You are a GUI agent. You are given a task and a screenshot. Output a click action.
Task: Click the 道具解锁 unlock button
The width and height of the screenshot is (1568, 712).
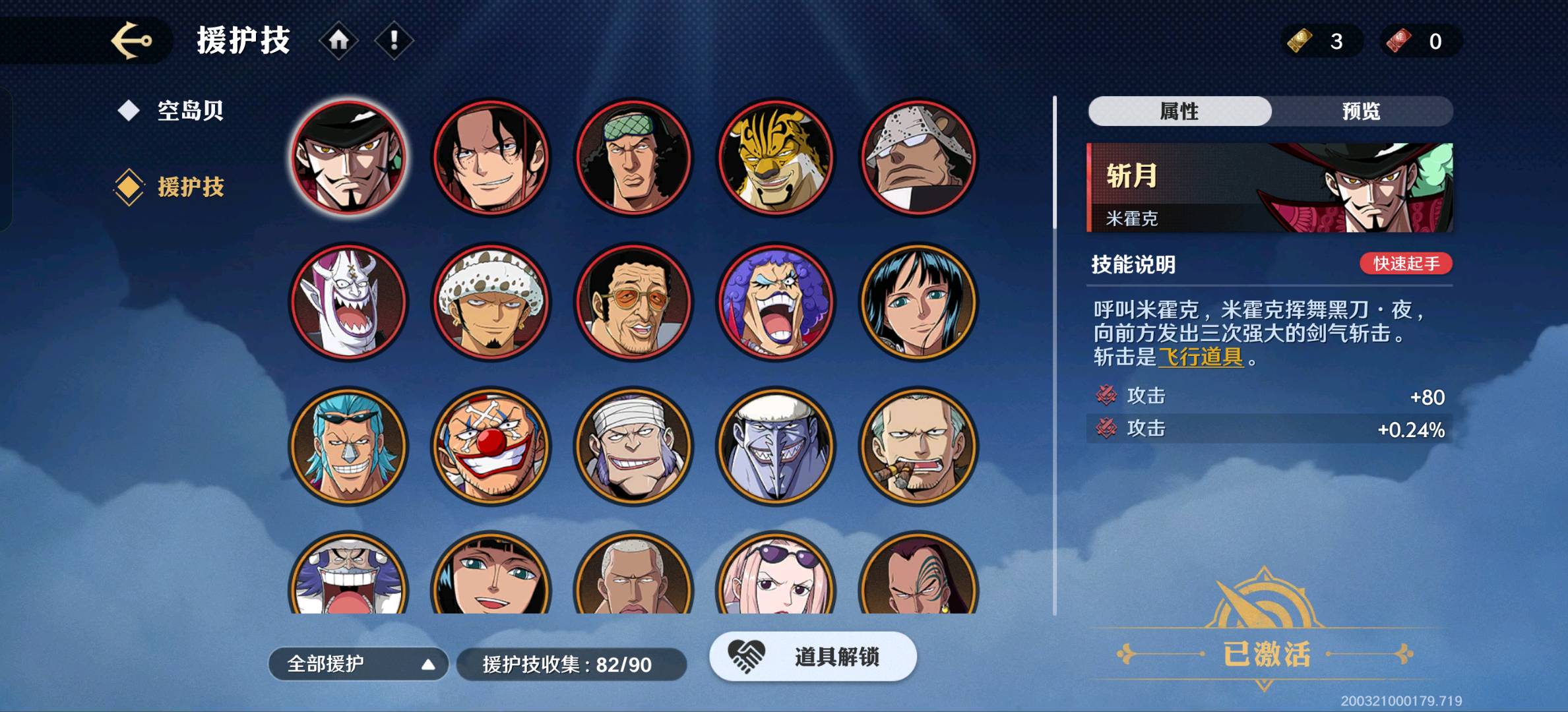tap(813, 657)
